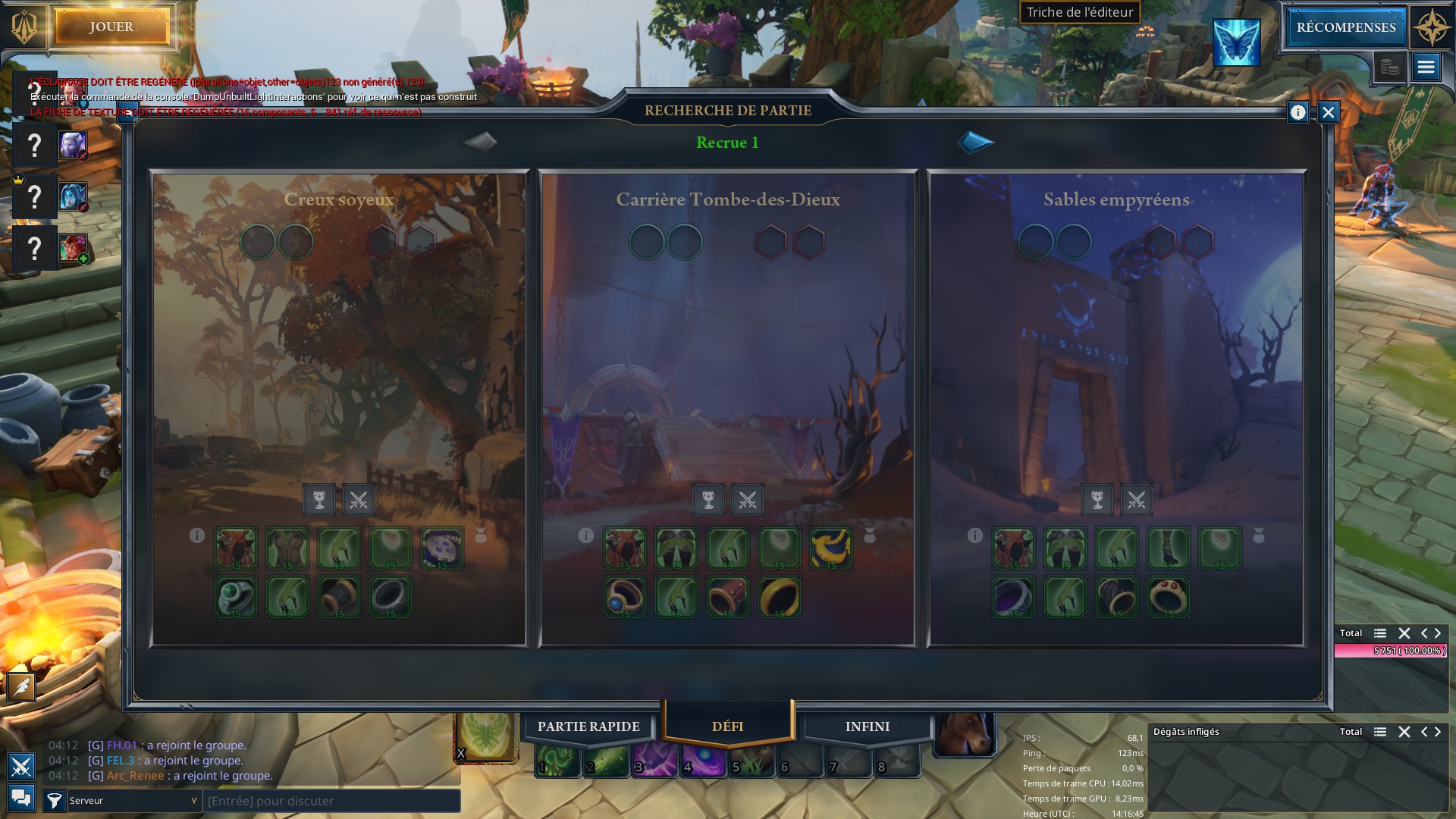Screen dimensions: 1456x819
Task: Click the JOUER button
Action: point(111,27)
